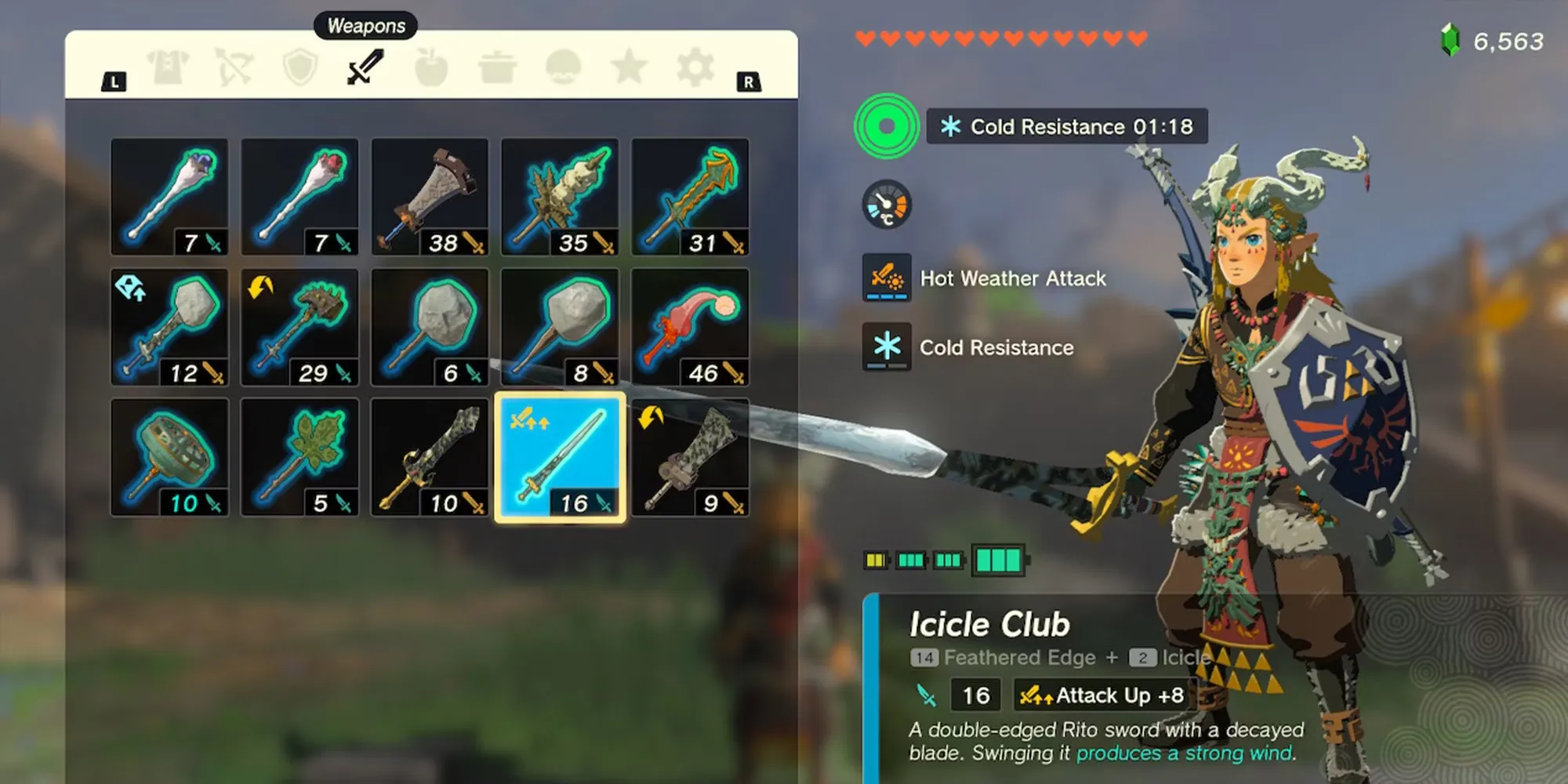
Task: Pick the leaf-tipped weapon with 5 attack
Action: click(299, 457)
